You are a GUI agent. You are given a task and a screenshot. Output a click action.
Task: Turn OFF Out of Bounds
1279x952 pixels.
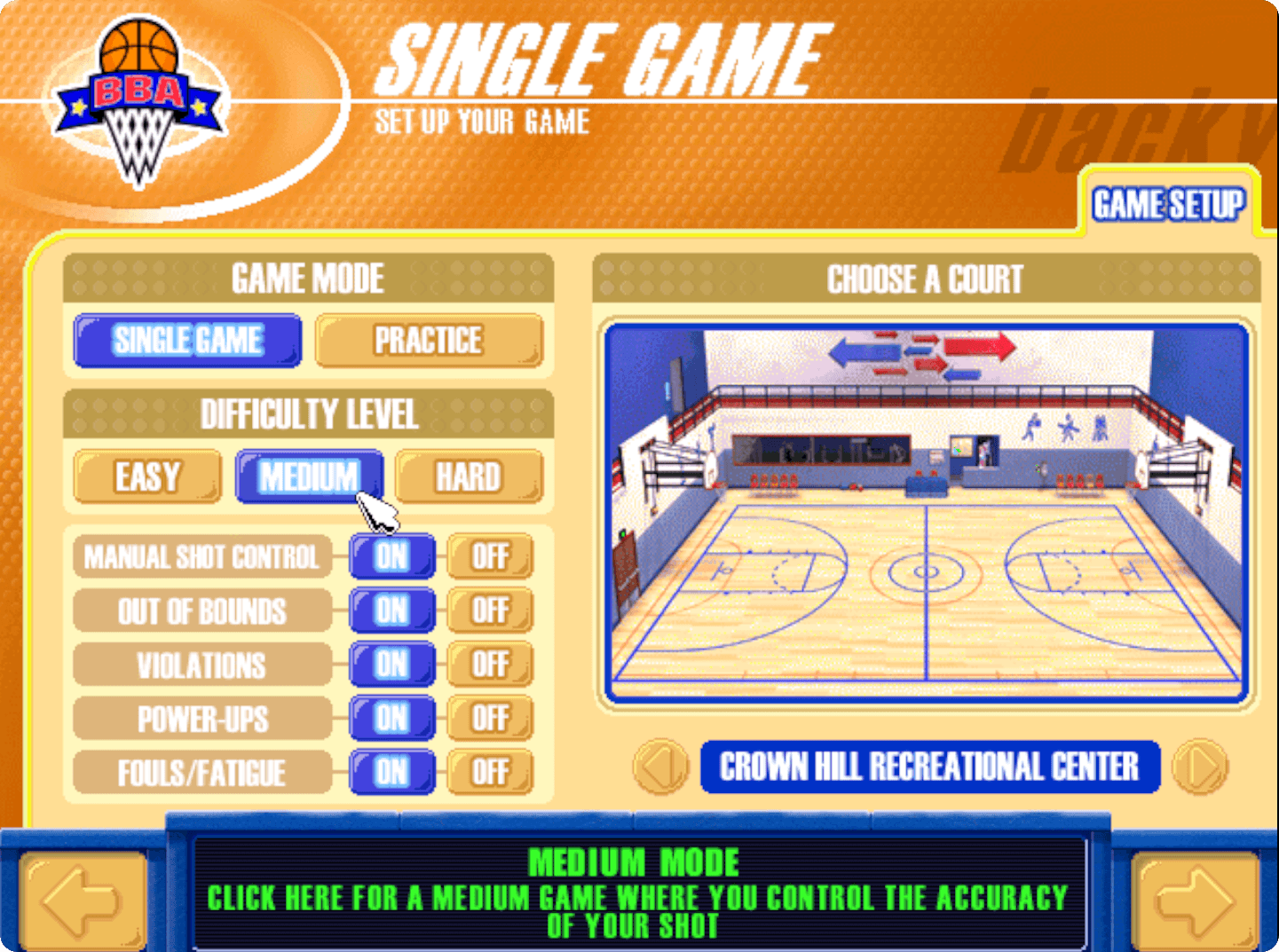click(489, 610)
